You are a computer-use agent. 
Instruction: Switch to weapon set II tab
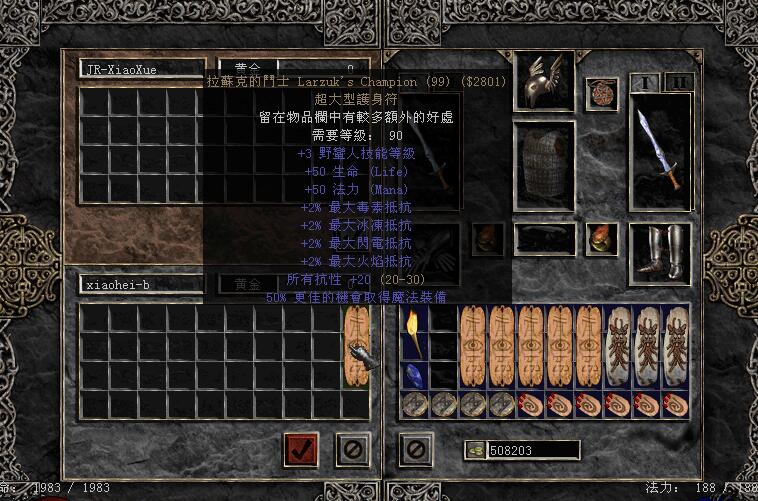(678, 83)
